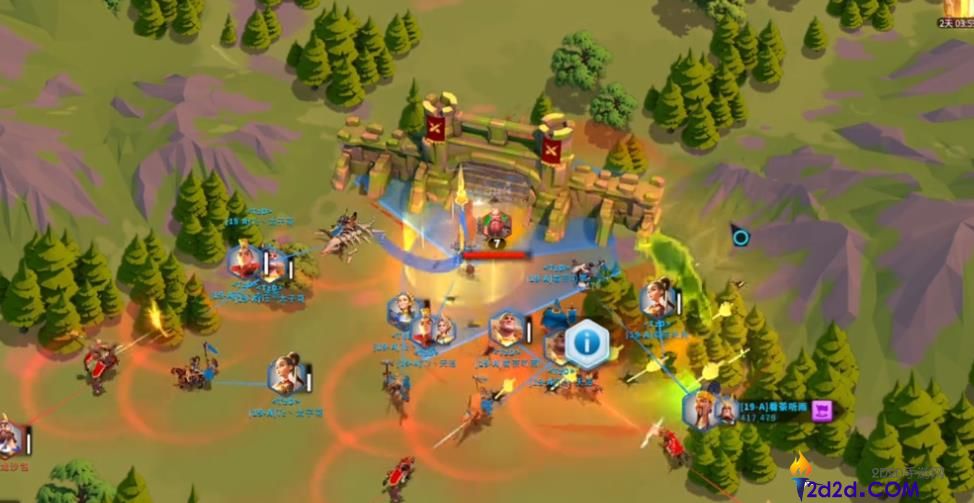Select the blue ring marker on the mountain
This screenshot has height=503, width=974.
pos(740,238)
